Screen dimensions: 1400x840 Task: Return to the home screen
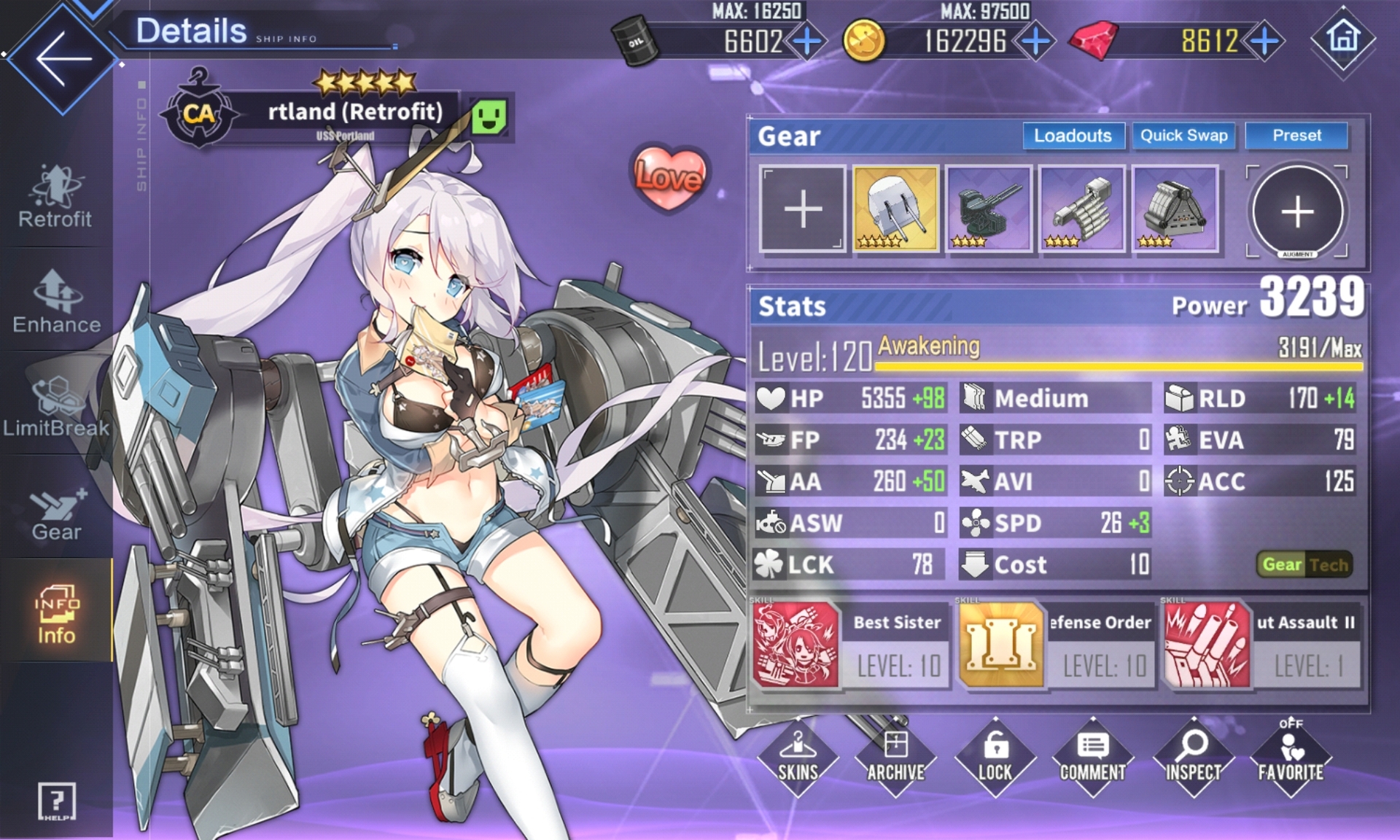pyautogui.click(x=1343, y=38)
